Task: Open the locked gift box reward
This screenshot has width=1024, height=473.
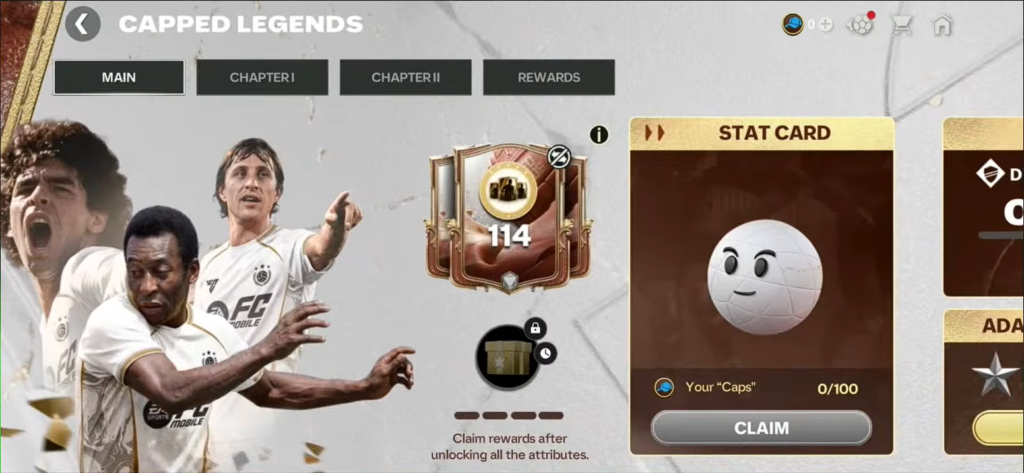Action: (x=508, y=357)
